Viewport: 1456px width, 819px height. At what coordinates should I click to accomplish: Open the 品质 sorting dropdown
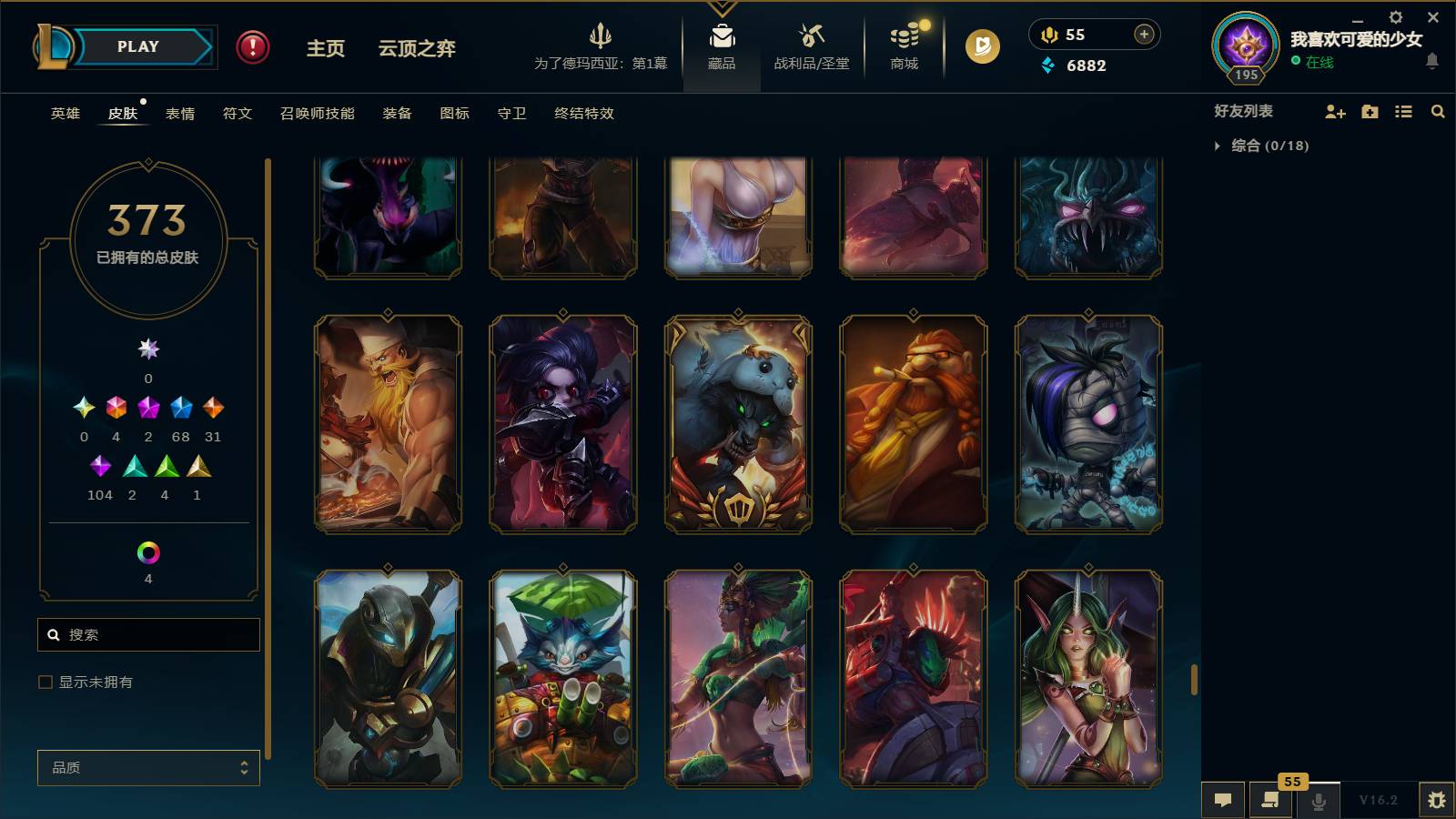147,767
